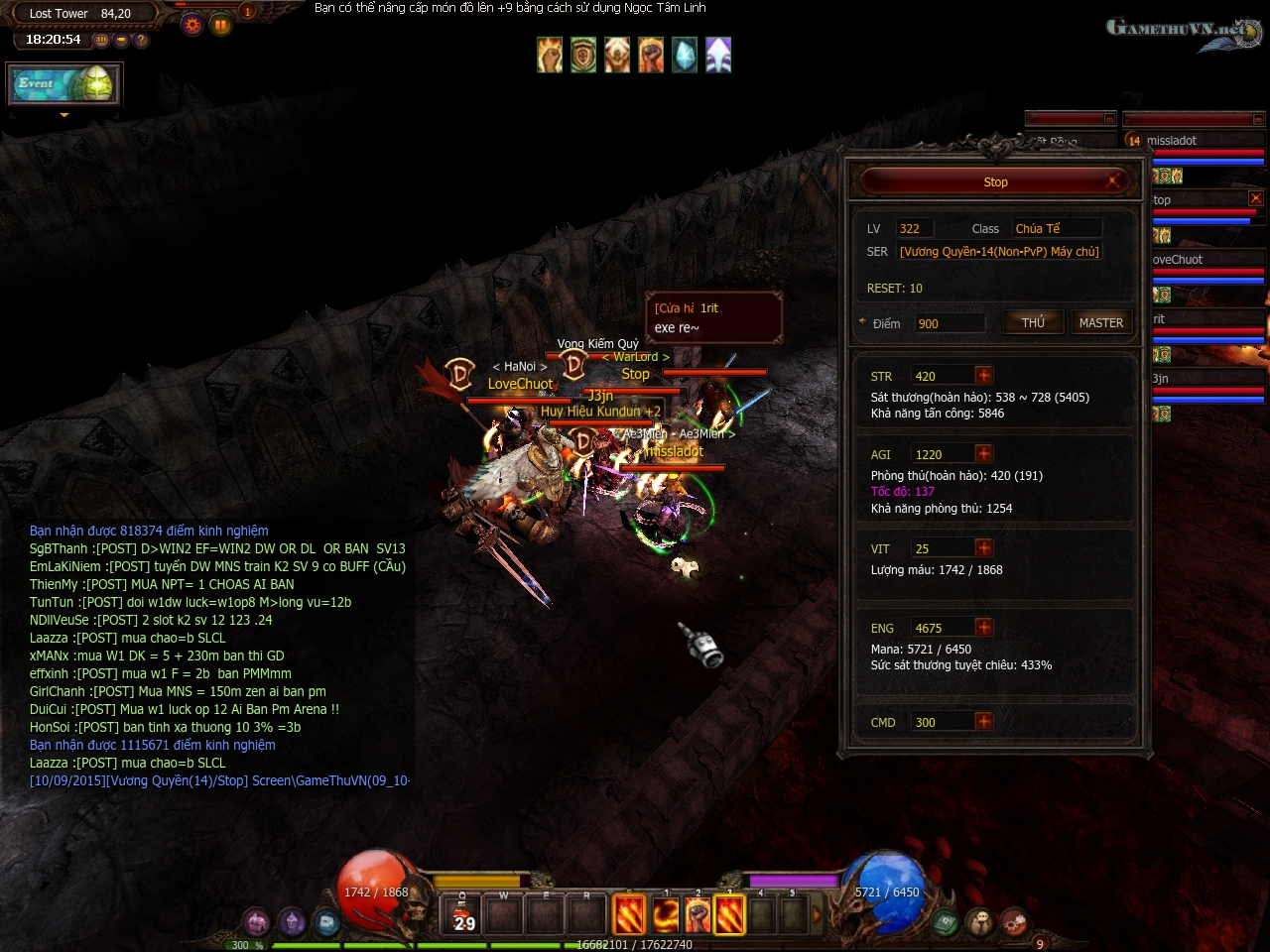This screenshot has width=1270, height=952.
Task: Add a point to CMD
Action: 983,721
